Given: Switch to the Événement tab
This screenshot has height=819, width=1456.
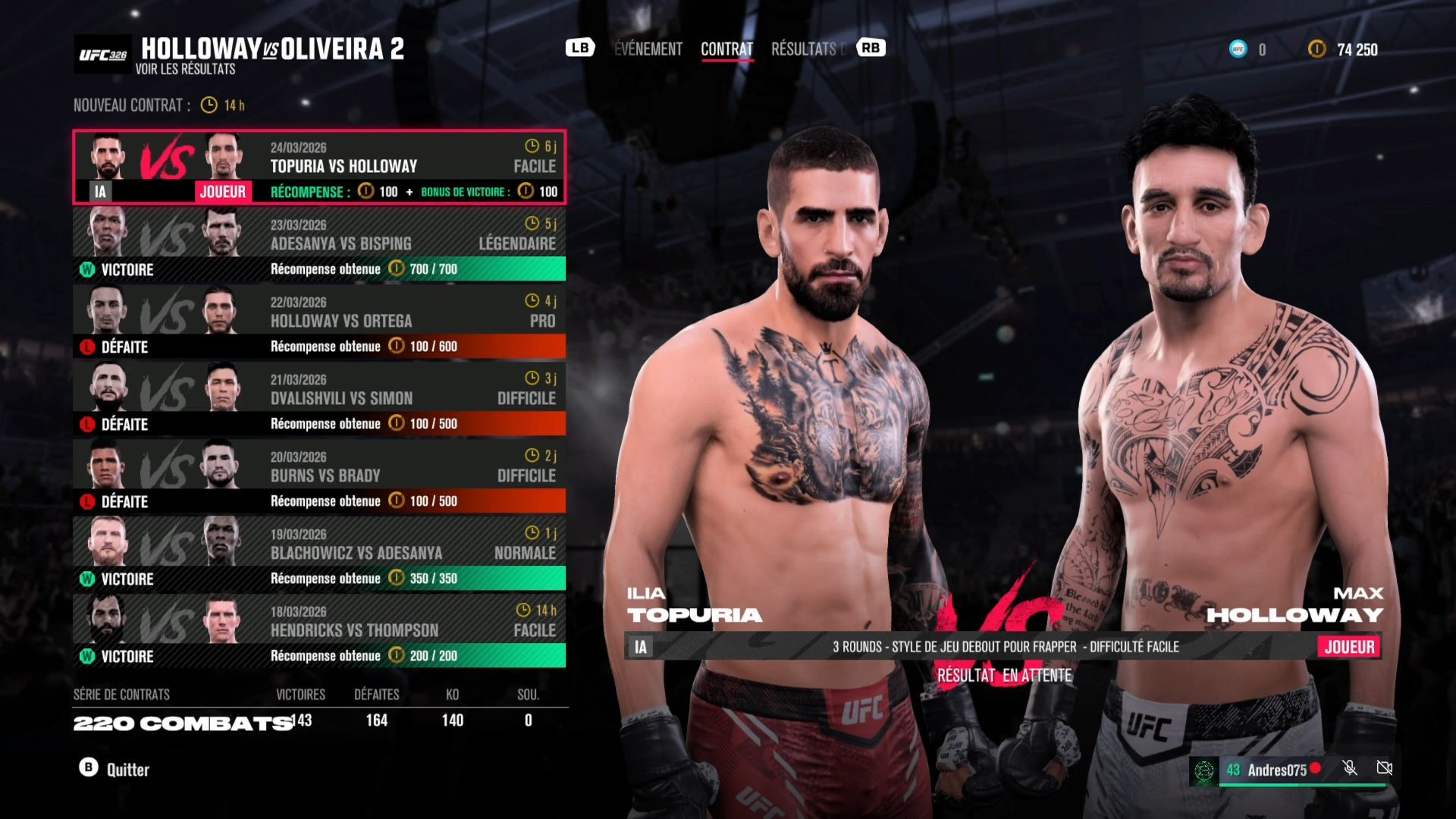Looking at the screenshot, I should point(648,49).
